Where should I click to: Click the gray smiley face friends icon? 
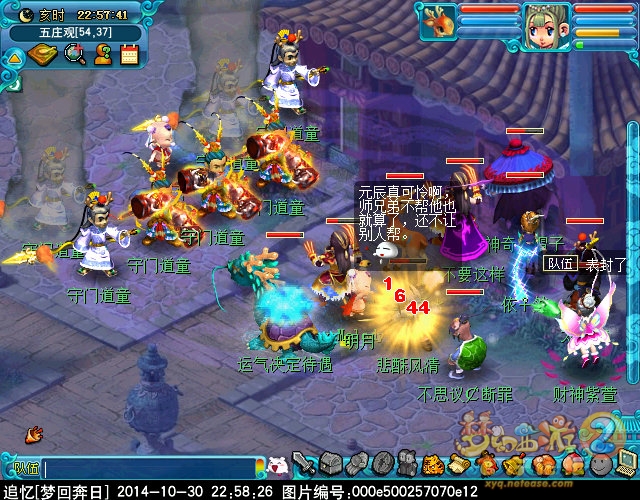pos(597,464)
